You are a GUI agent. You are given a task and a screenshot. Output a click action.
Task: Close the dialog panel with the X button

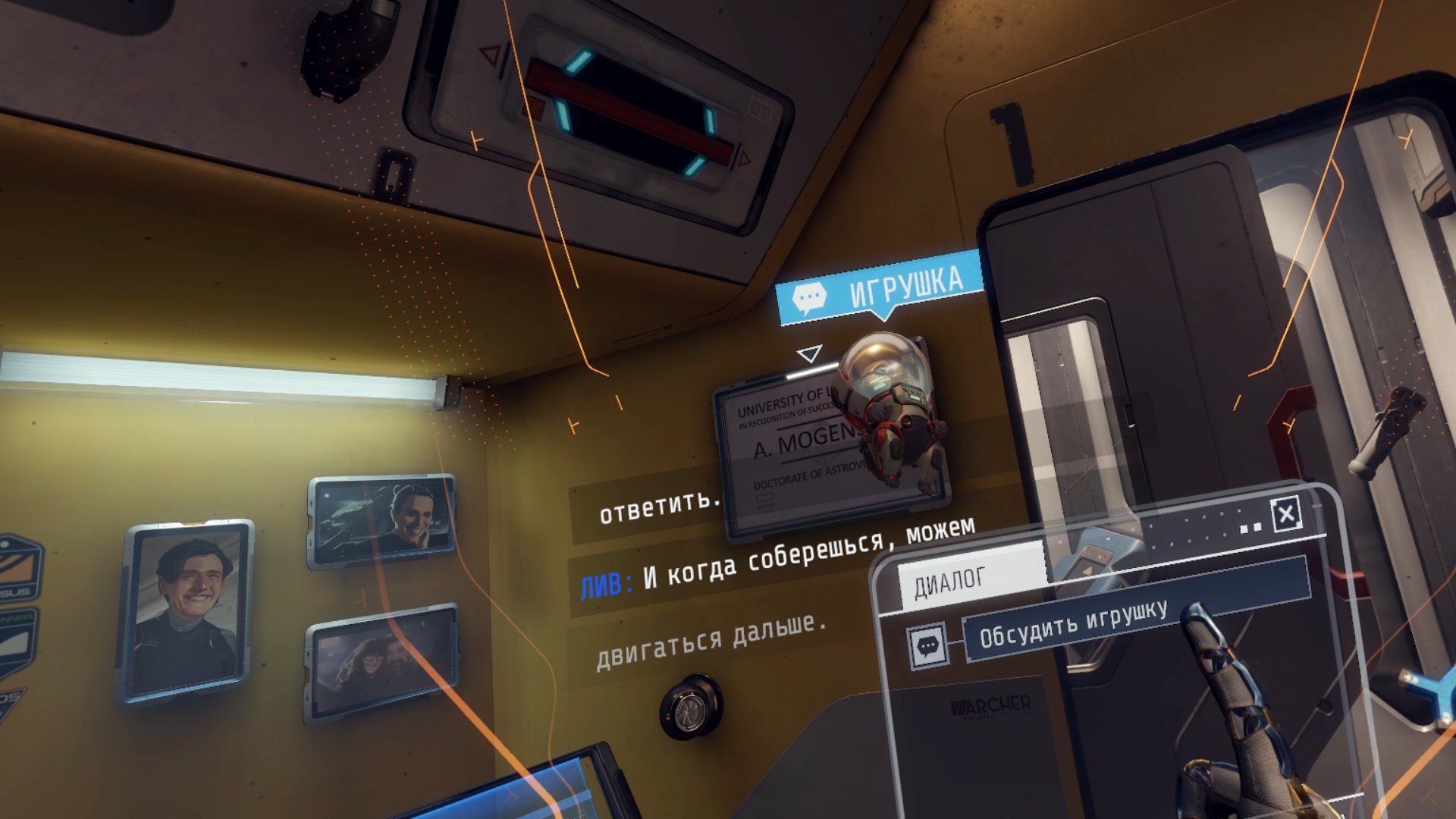coord(1285,515)
